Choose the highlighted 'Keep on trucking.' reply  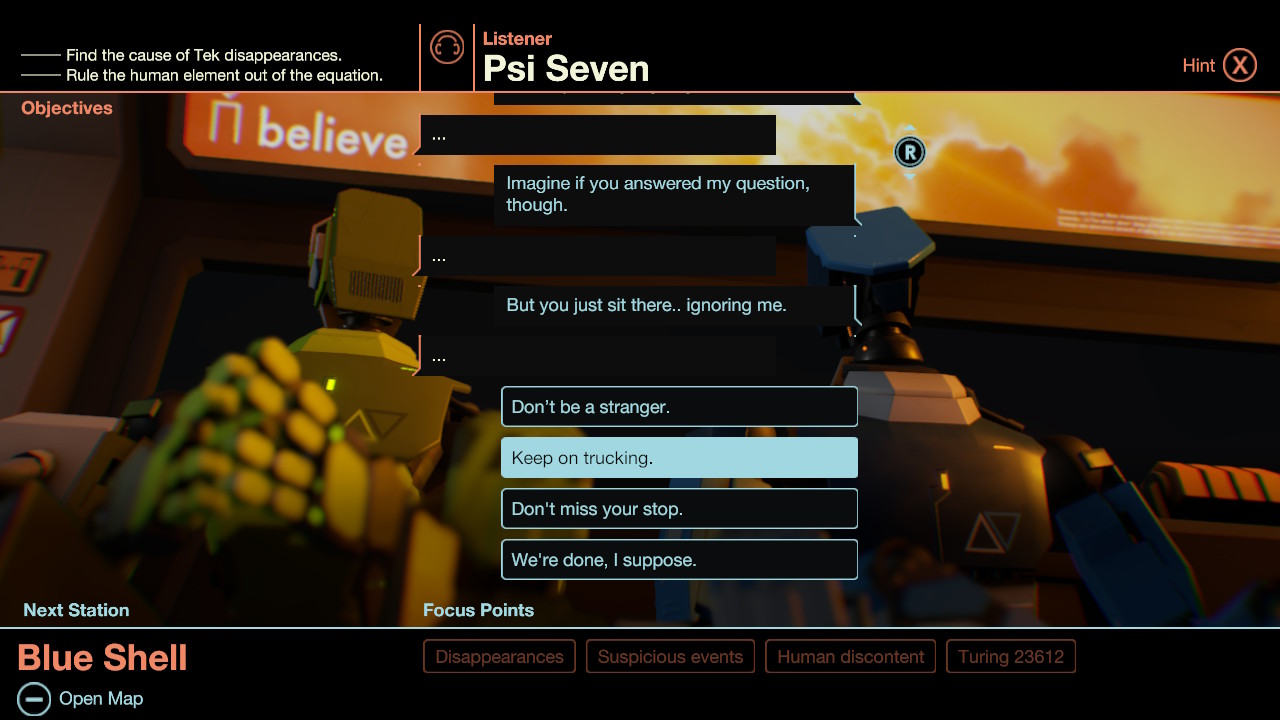point(679,457)
